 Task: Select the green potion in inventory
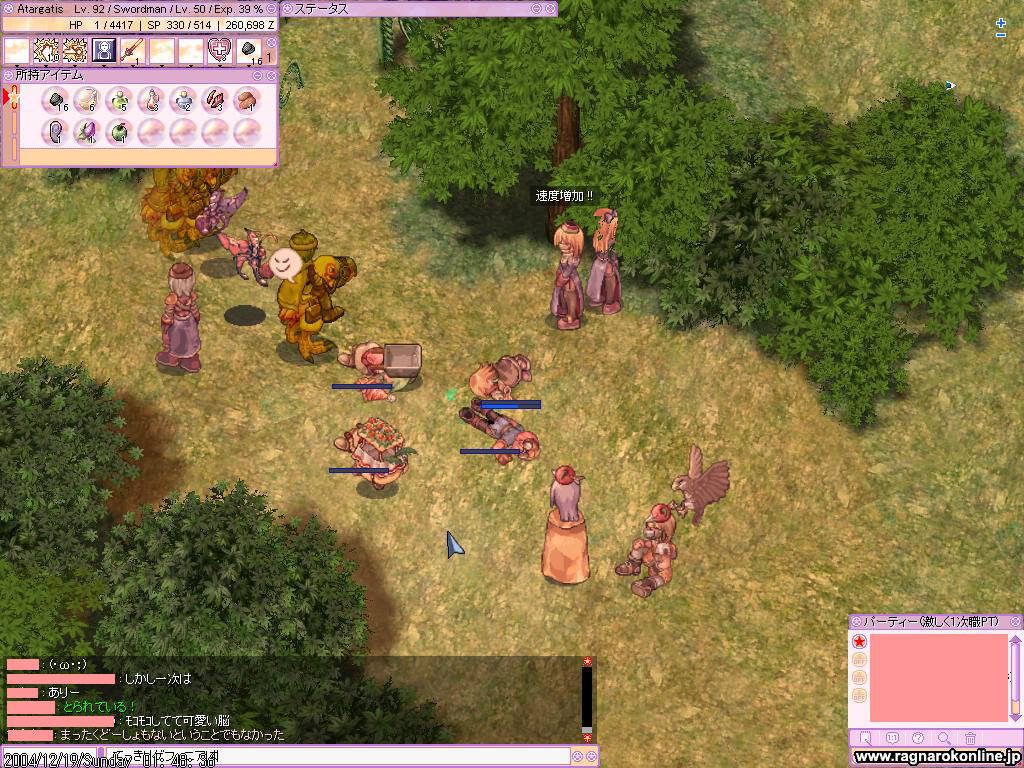(x=119, y=100)
